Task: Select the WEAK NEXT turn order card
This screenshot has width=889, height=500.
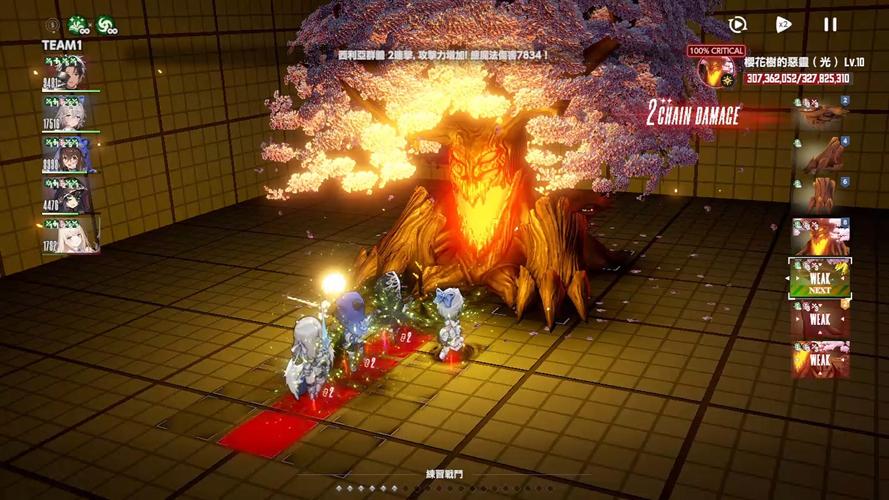Action: coord(820,279)
